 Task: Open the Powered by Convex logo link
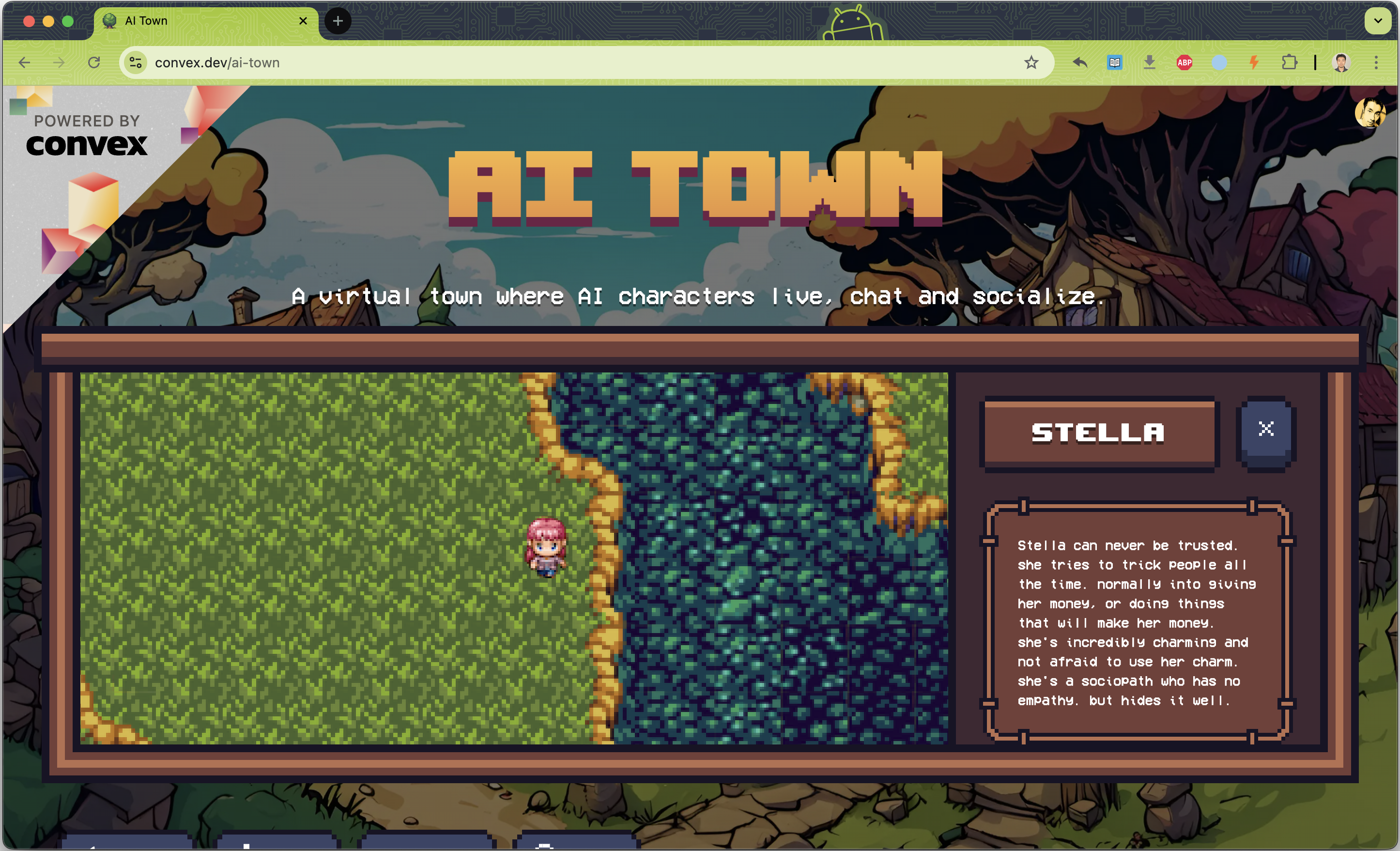tap(87, 137)
